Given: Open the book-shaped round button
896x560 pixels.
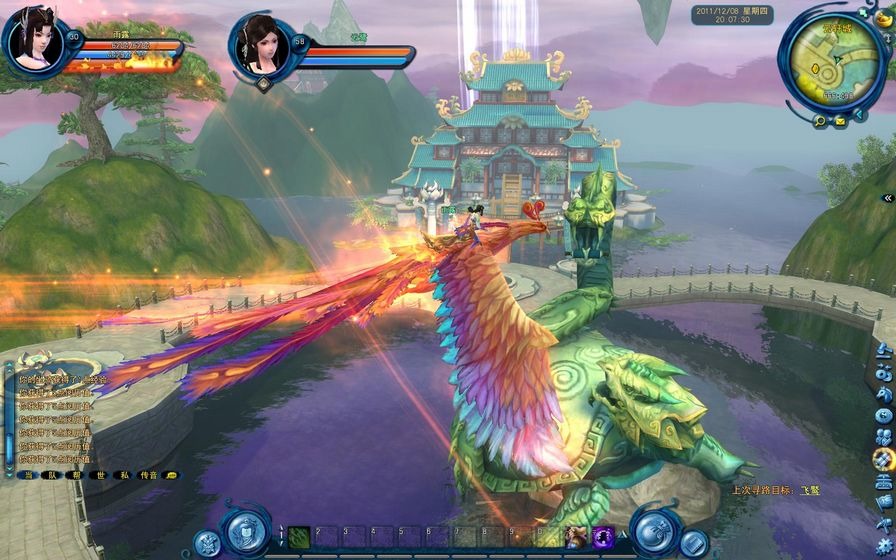Looking at the screenshot, I should [694, 543].
